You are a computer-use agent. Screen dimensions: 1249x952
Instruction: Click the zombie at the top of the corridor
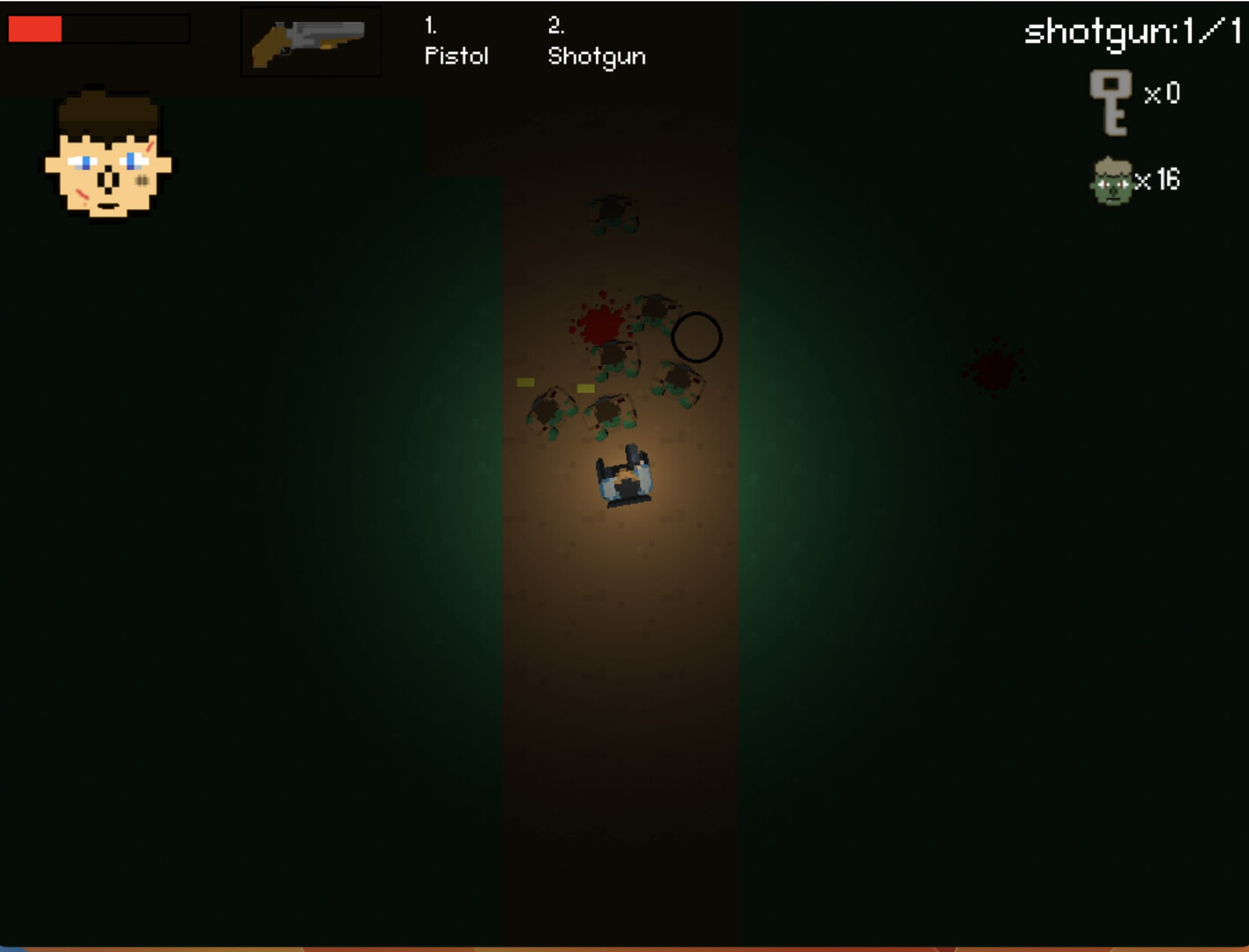(613, 212)
